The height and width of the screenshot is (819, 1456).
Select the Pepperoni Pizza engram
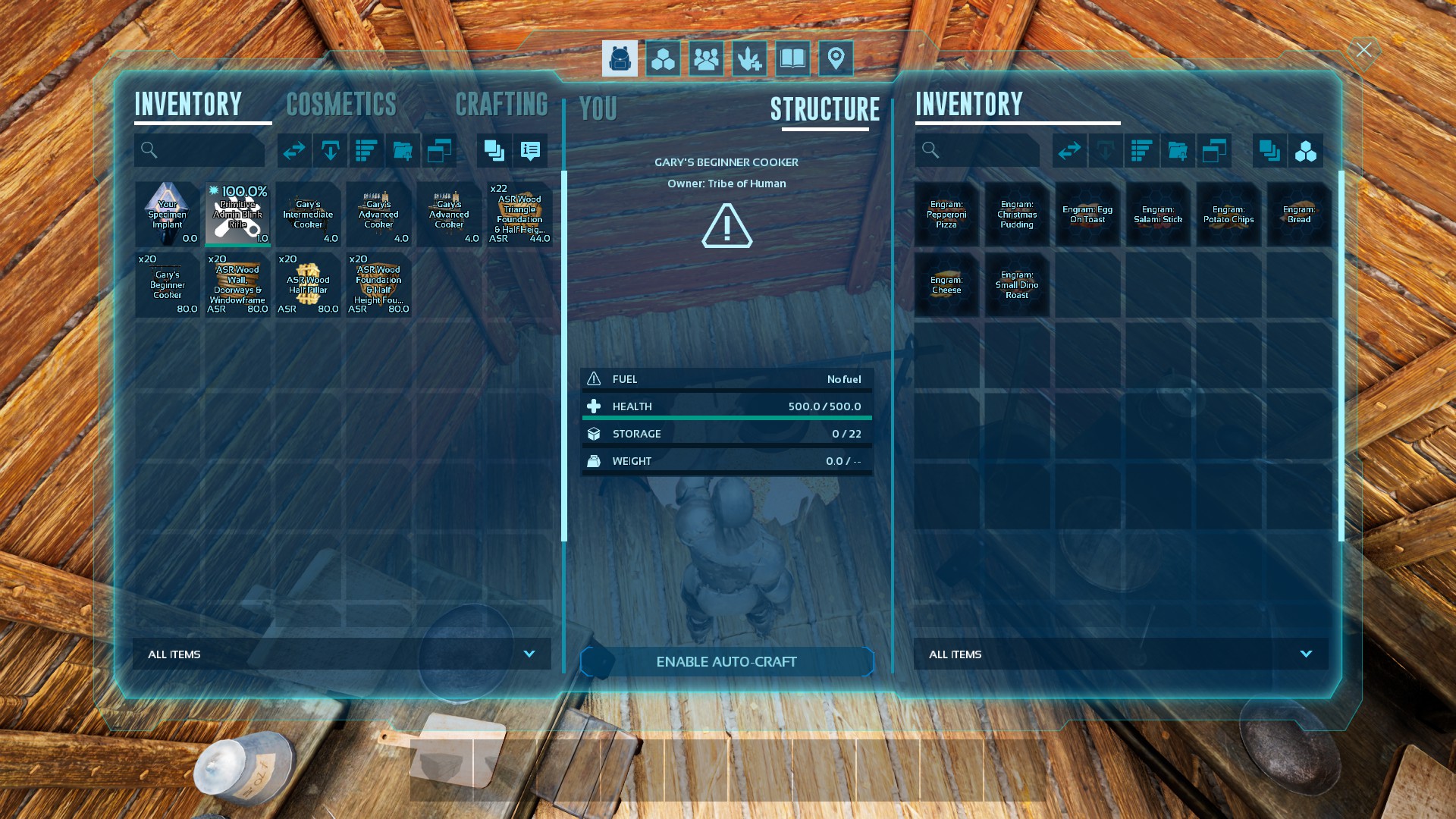(946, 214)
